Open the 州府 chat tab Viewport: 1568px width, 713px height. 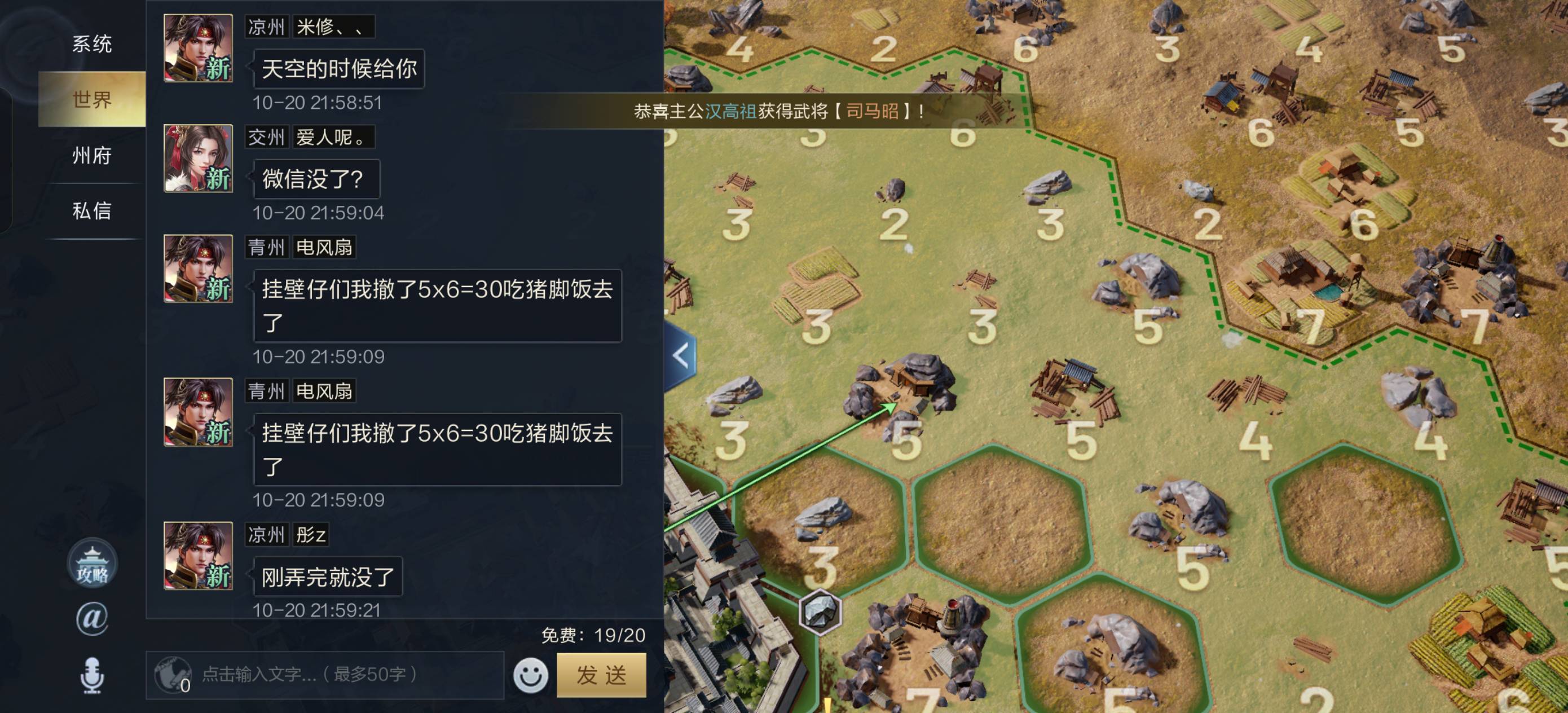point(92,155)
